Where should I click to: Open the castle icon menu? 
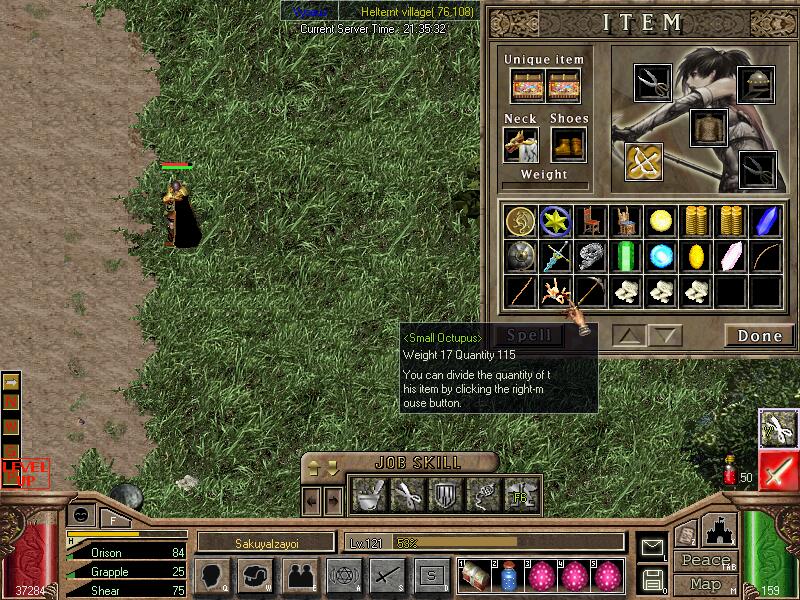click(x=720, y=529)
